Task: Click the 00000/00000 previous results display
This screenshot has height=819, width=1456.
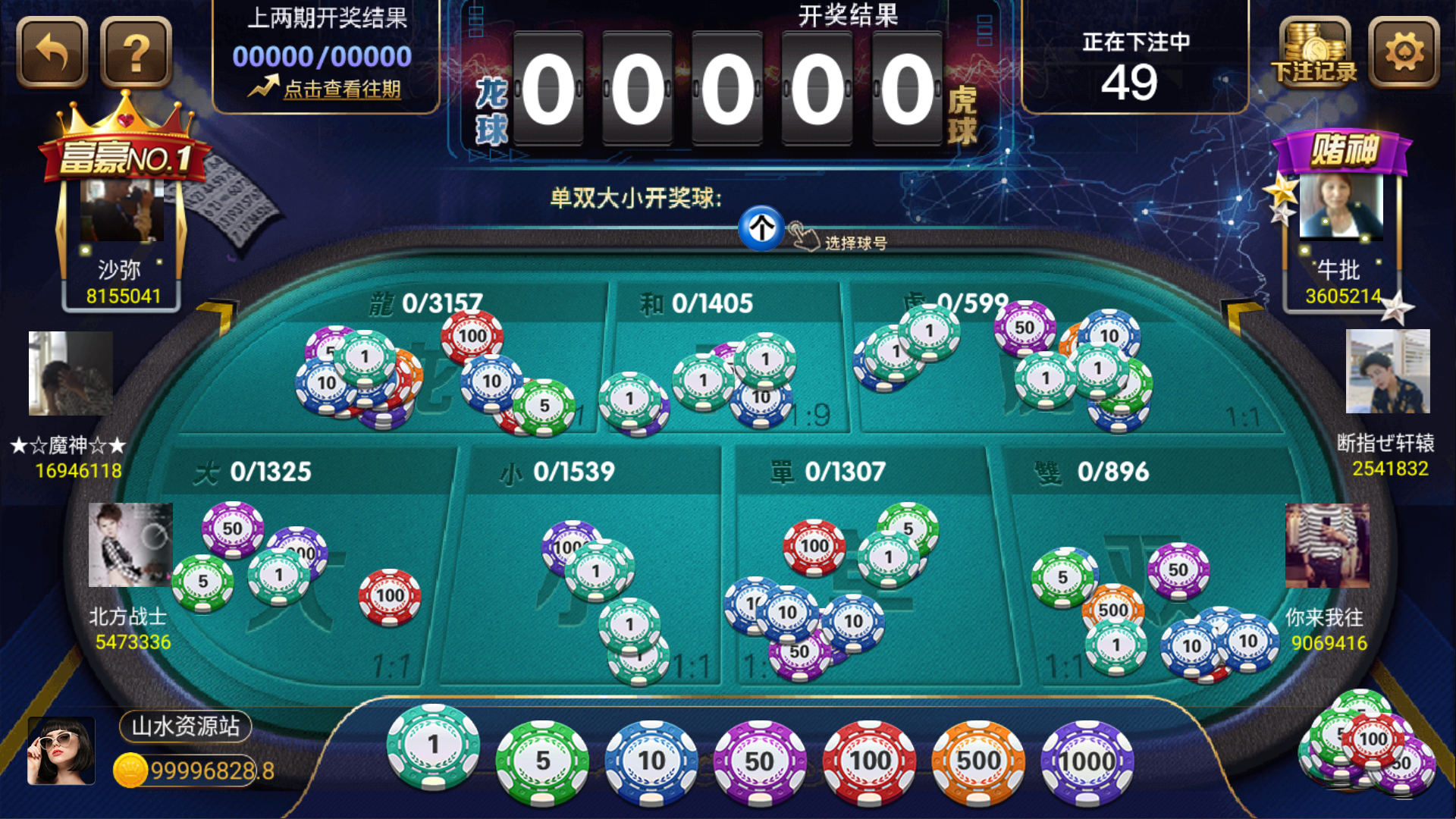Action: 320,55
